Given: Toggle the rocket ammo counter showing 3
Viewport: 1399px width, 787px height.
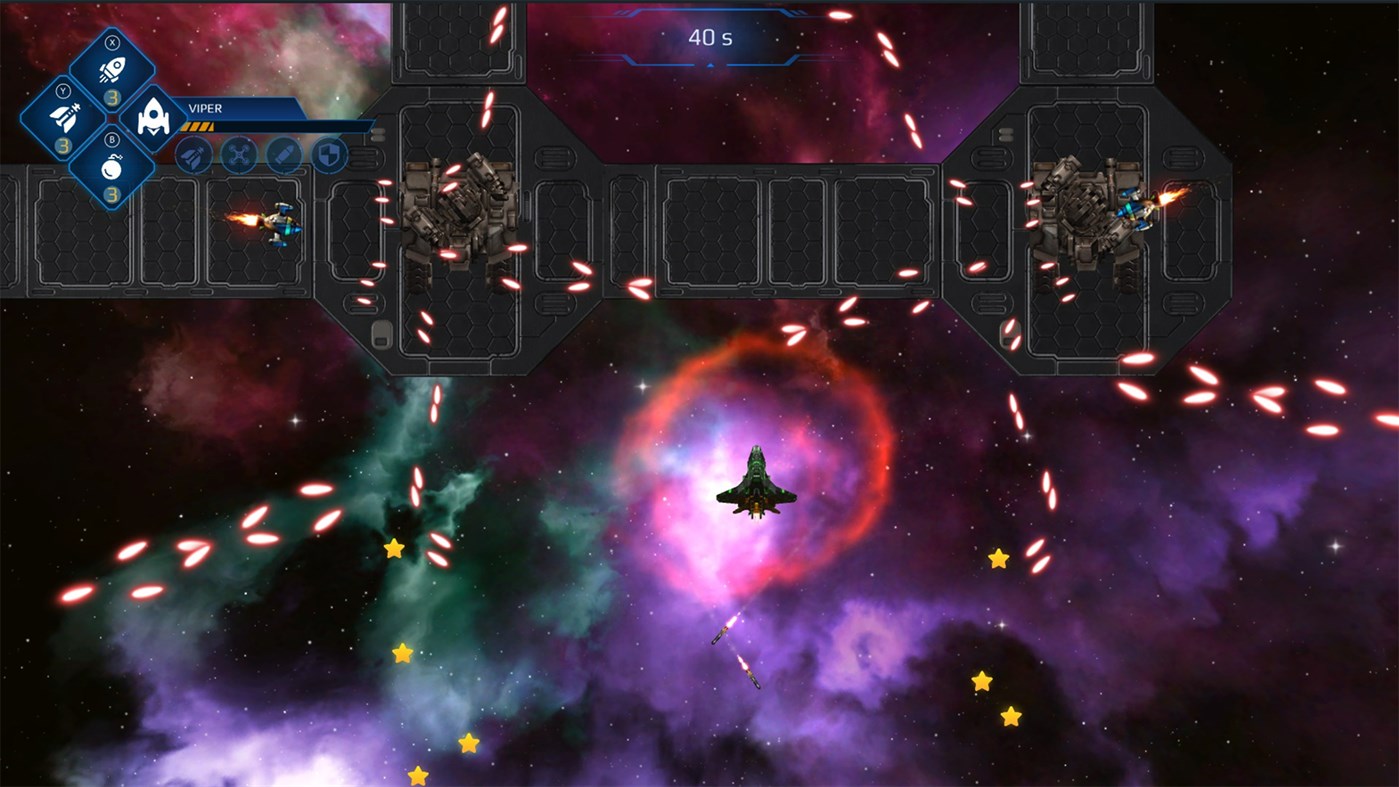Looking at the screenshot, I should 113,97.
